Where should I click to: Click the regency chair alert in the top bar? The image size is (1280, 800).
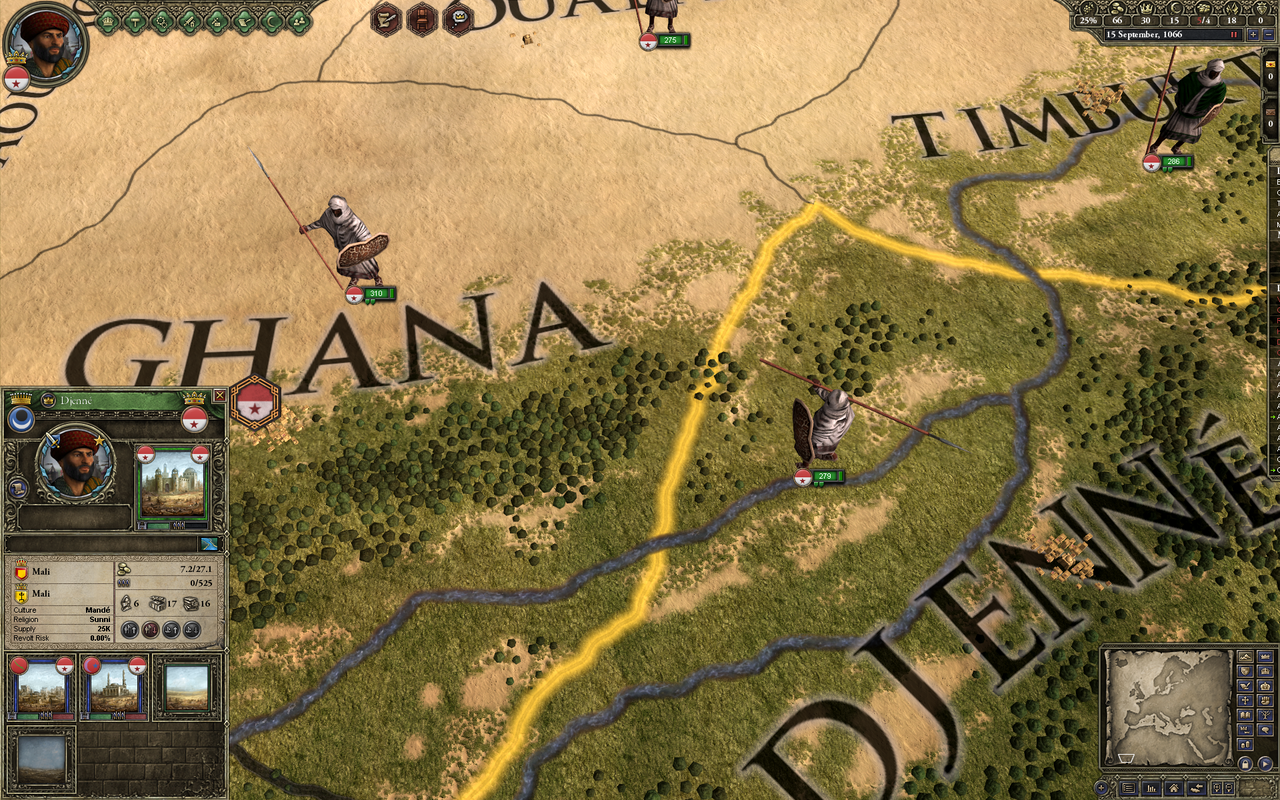[422, 19]
